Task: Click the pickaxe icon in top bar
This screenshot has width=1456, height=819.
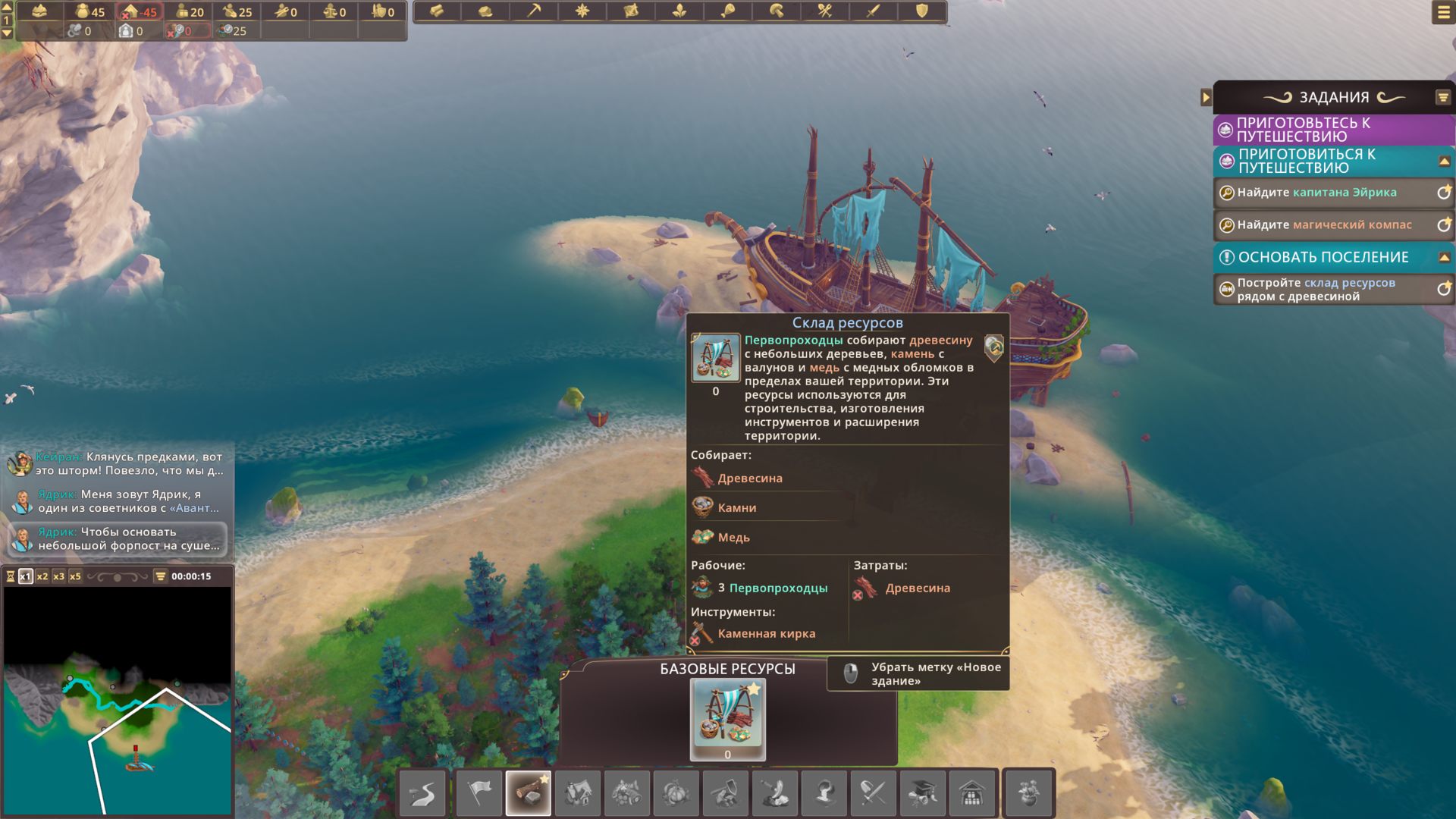Action: (x=534, y=11)
